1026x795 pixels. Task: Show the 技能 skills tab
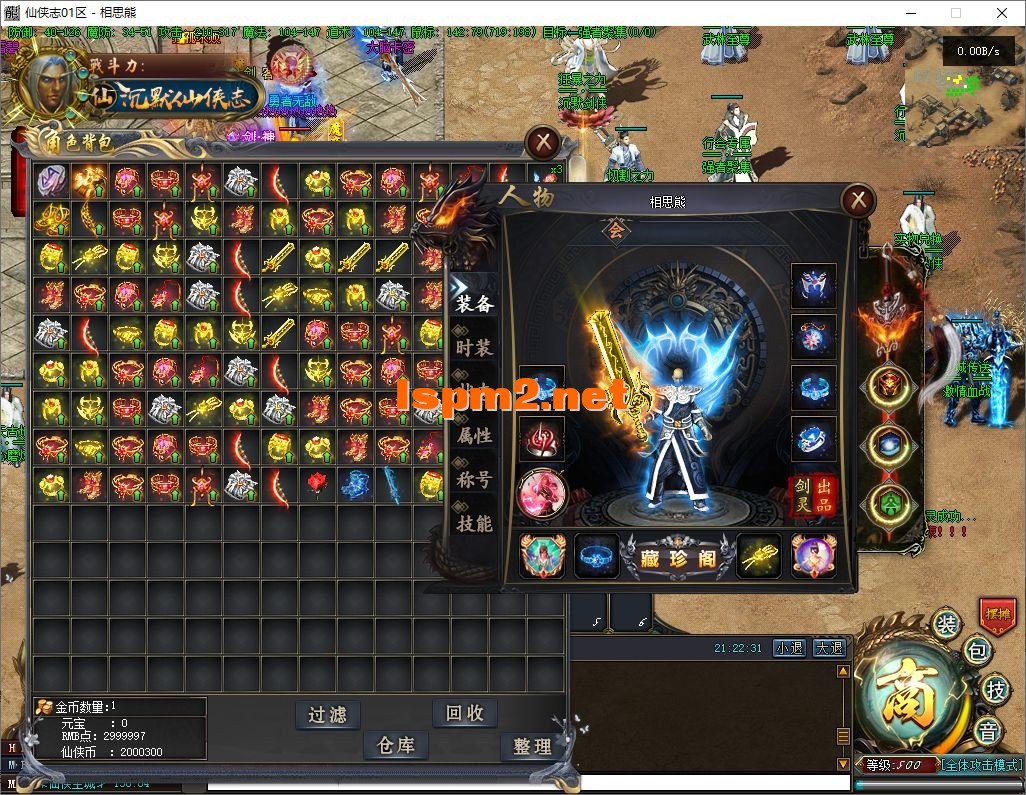point(474,522)
